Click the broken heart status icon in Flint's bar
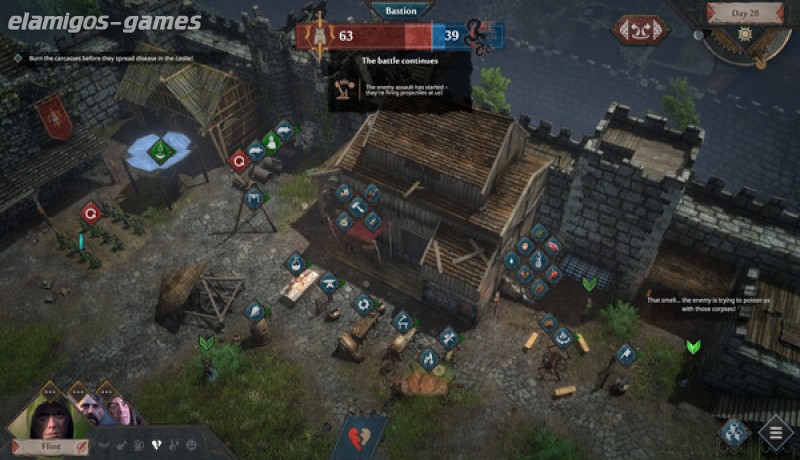Screen dimensions: 800x460 point(154,443)
